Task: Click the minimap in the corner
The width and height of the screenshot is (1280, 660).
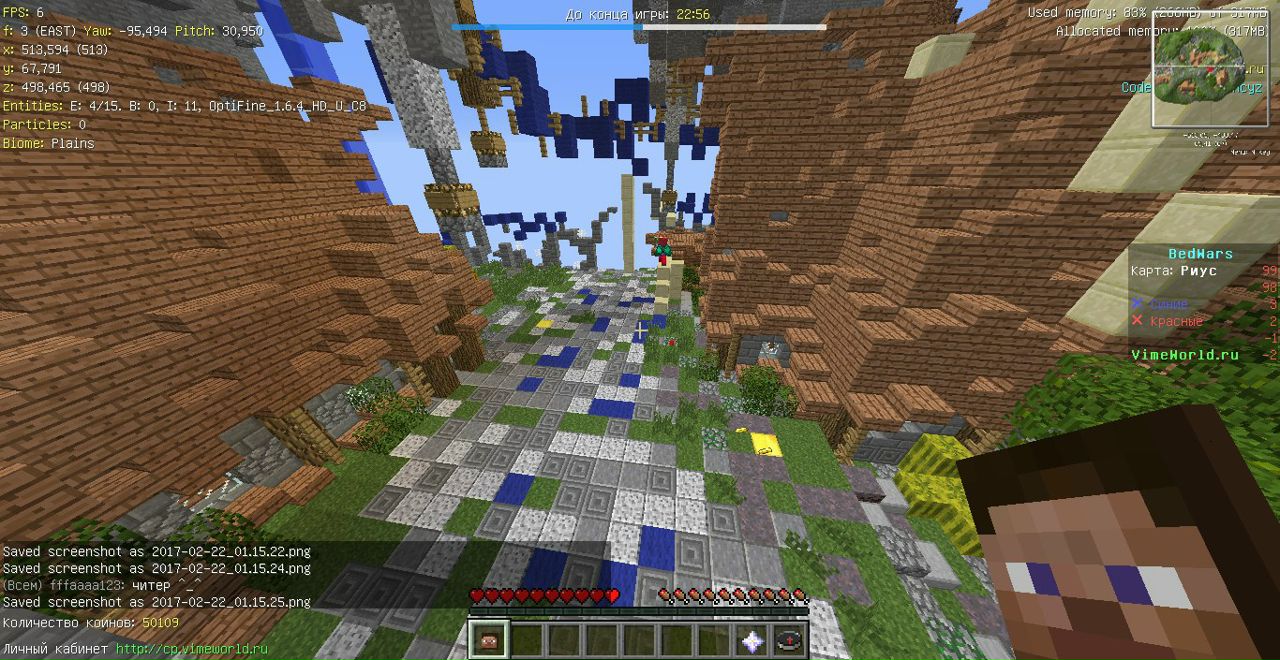Action: click(1211, 70)
